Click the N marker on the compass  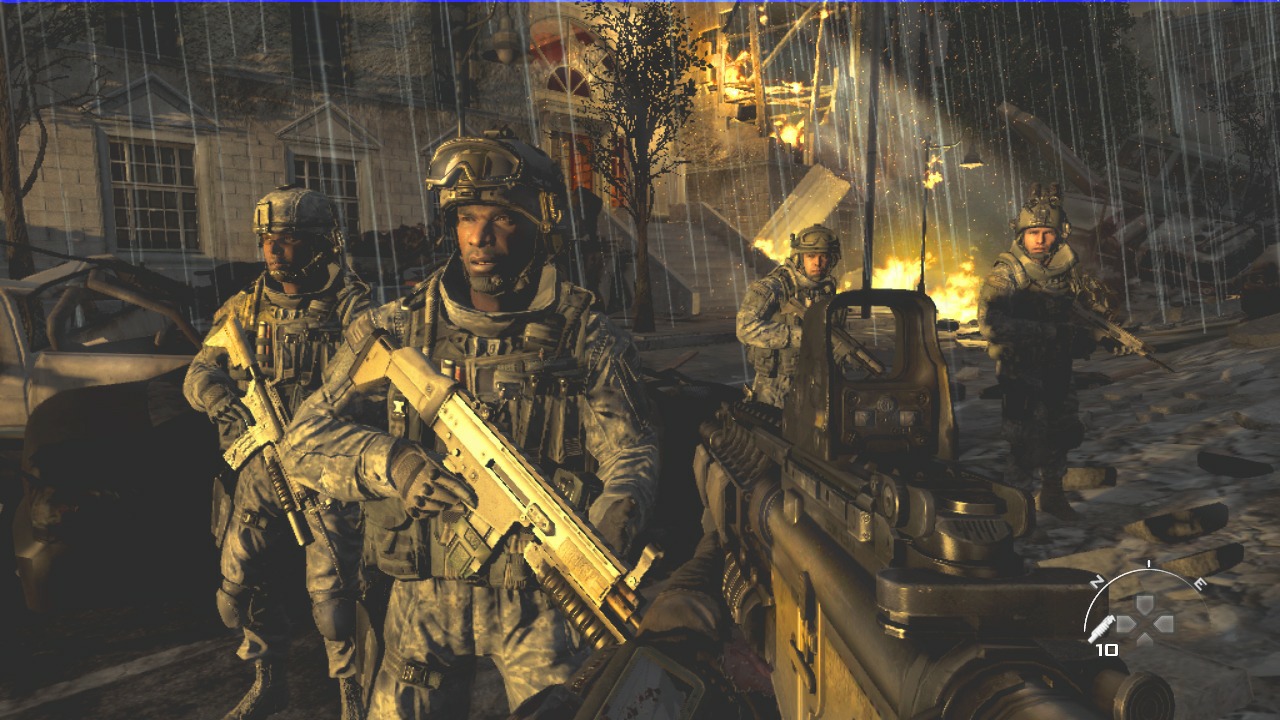pos(1097,580)
